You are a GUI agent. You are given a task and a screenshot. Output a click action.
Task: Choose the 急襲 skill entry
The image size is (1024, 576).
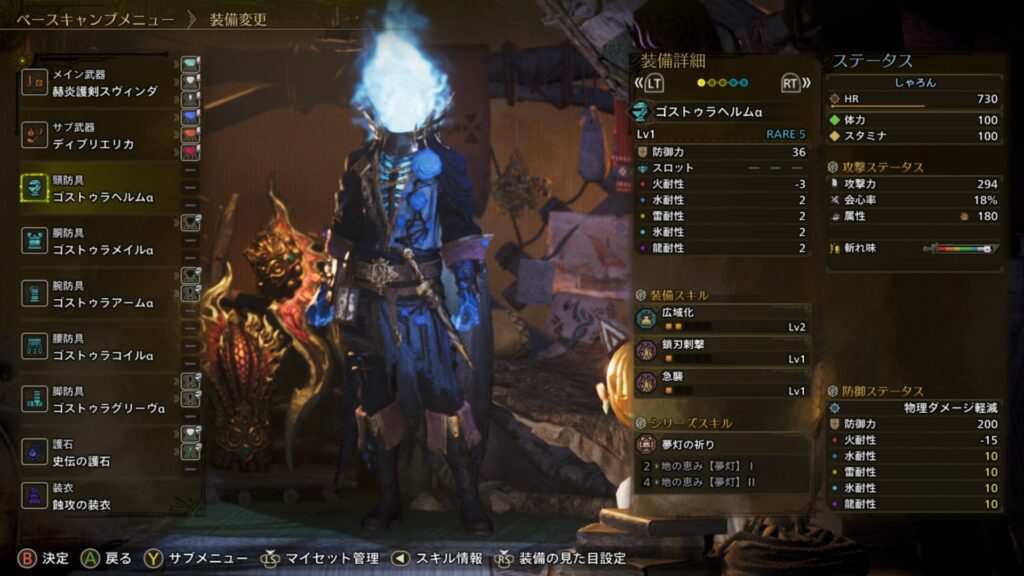point(722,383)
